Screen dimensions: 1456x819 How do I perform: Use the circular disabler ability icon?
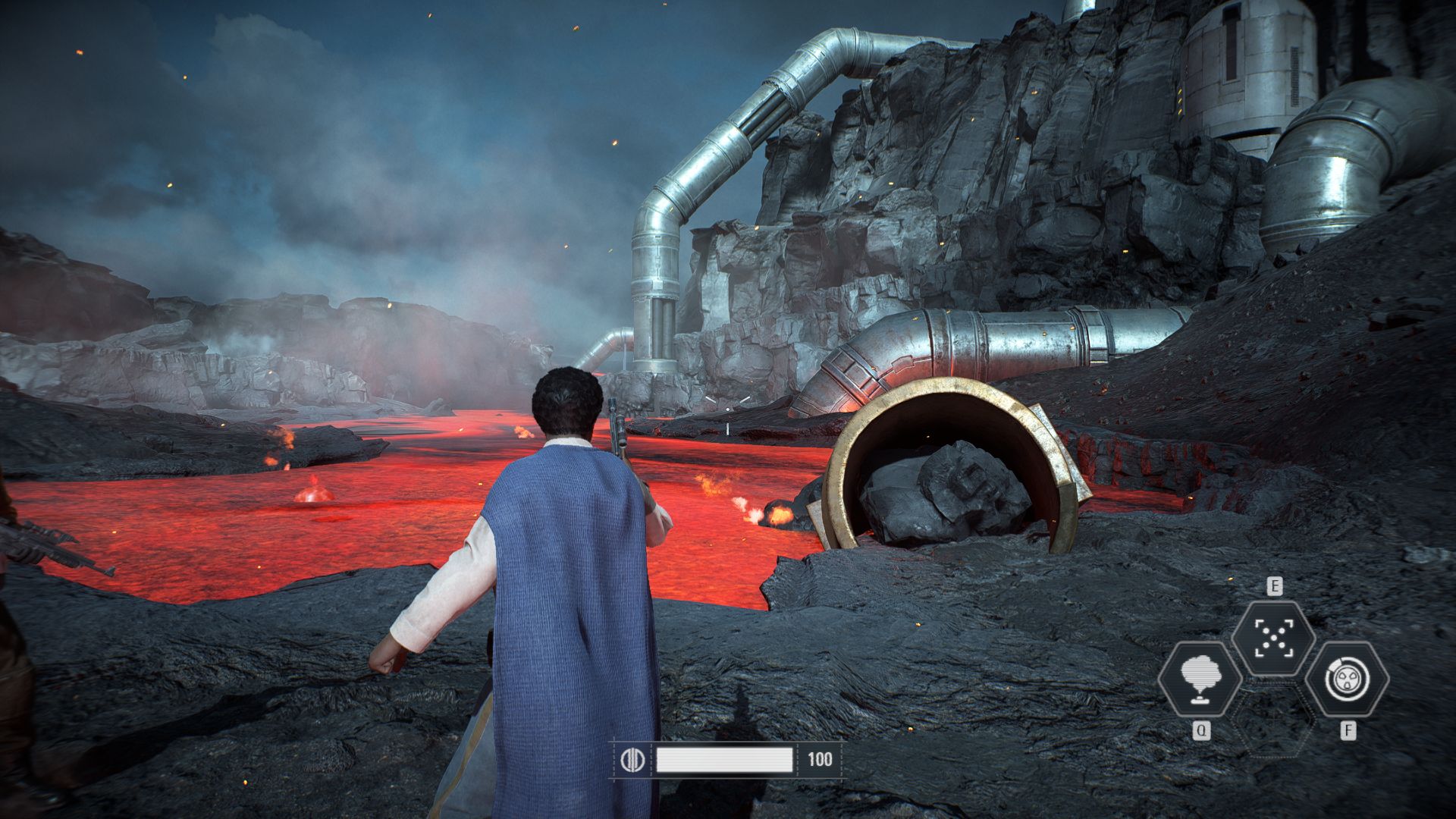click(1347, 678)
